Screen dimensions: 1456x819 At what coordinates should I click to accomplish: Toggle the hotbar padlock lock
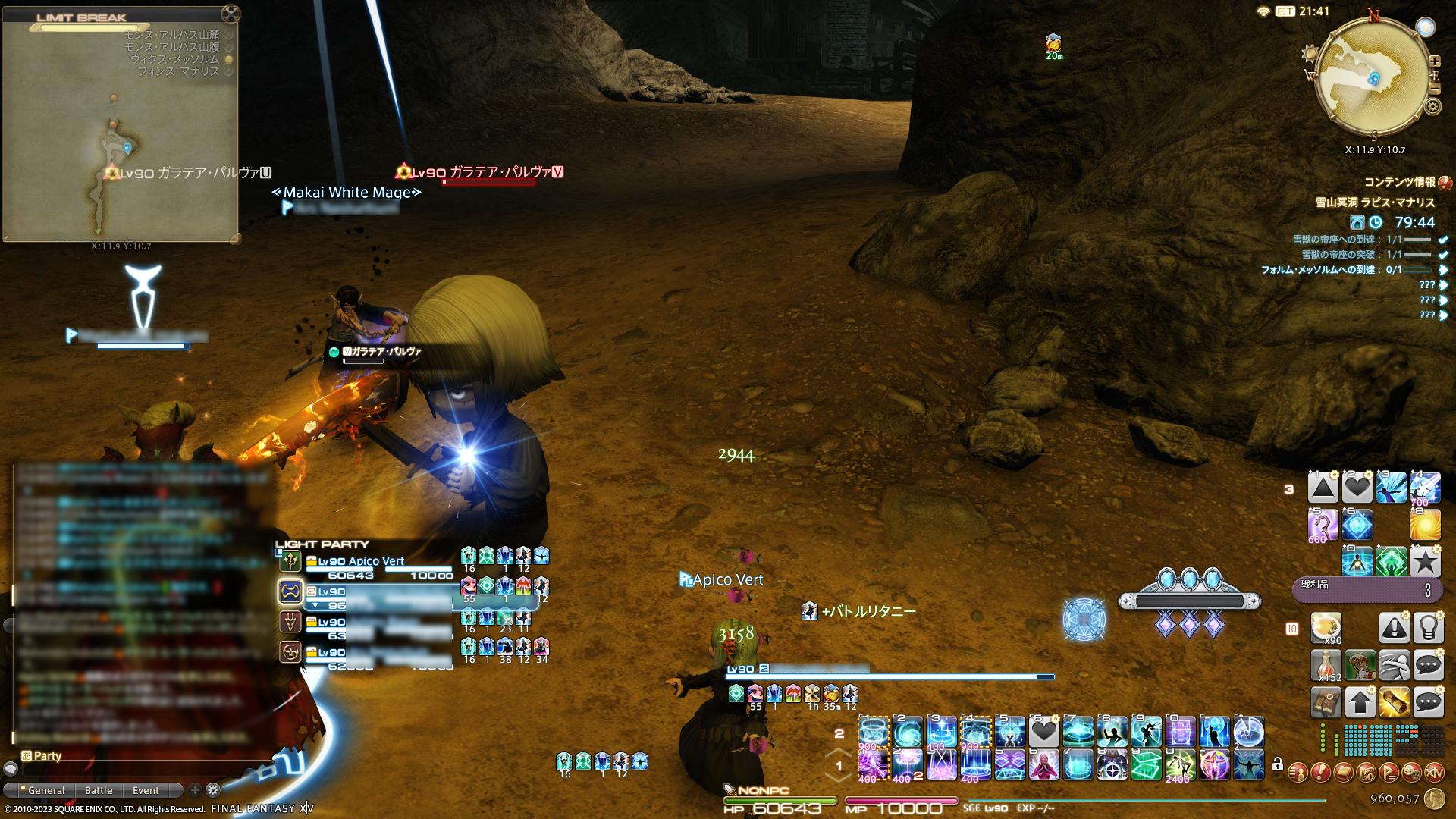1278,764
